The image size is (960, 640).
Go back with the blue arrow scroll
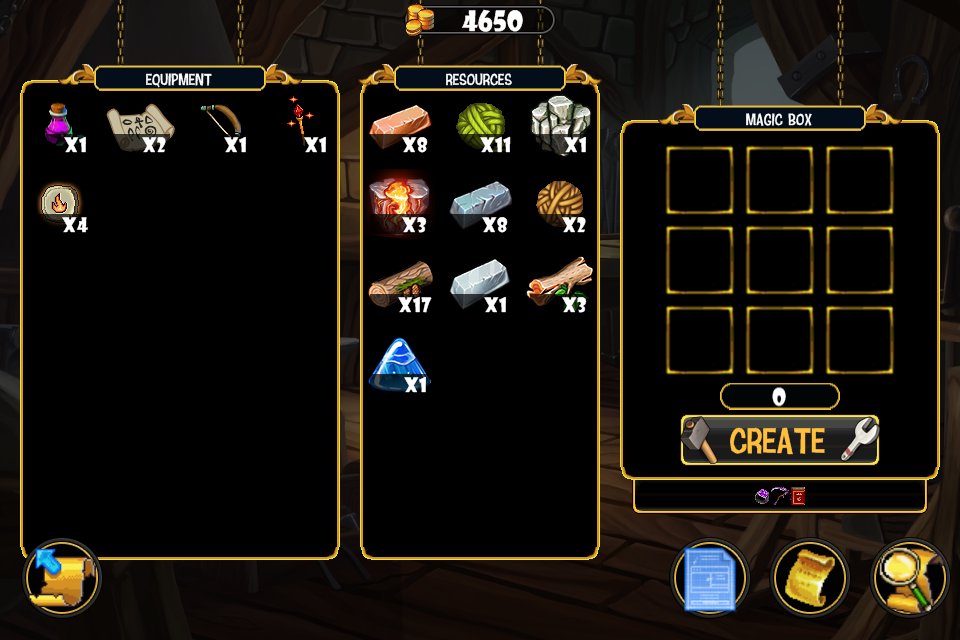[x=61, y=577]
